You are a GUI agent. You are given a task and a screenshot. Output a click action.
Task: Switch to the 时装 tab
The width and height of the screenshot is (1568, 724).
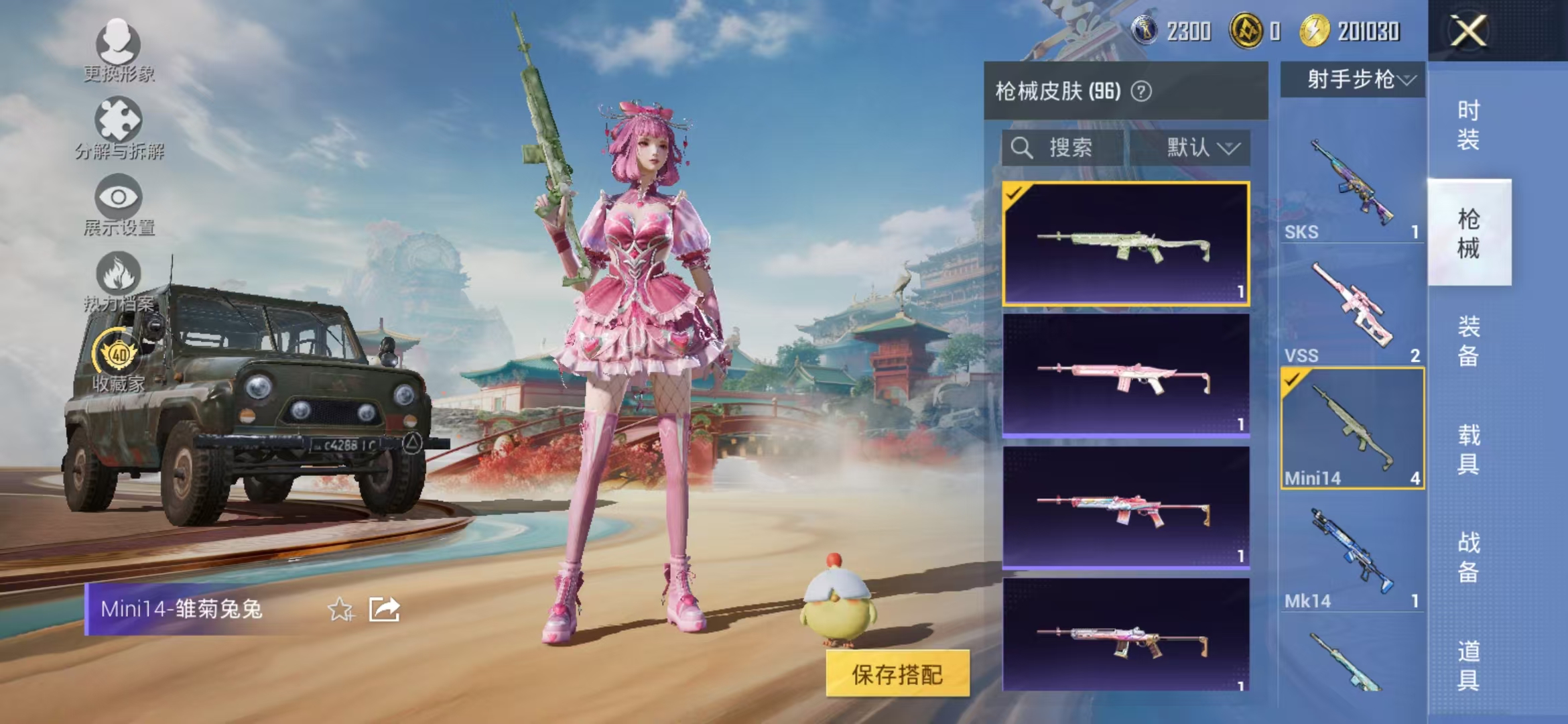[1470, 124]
